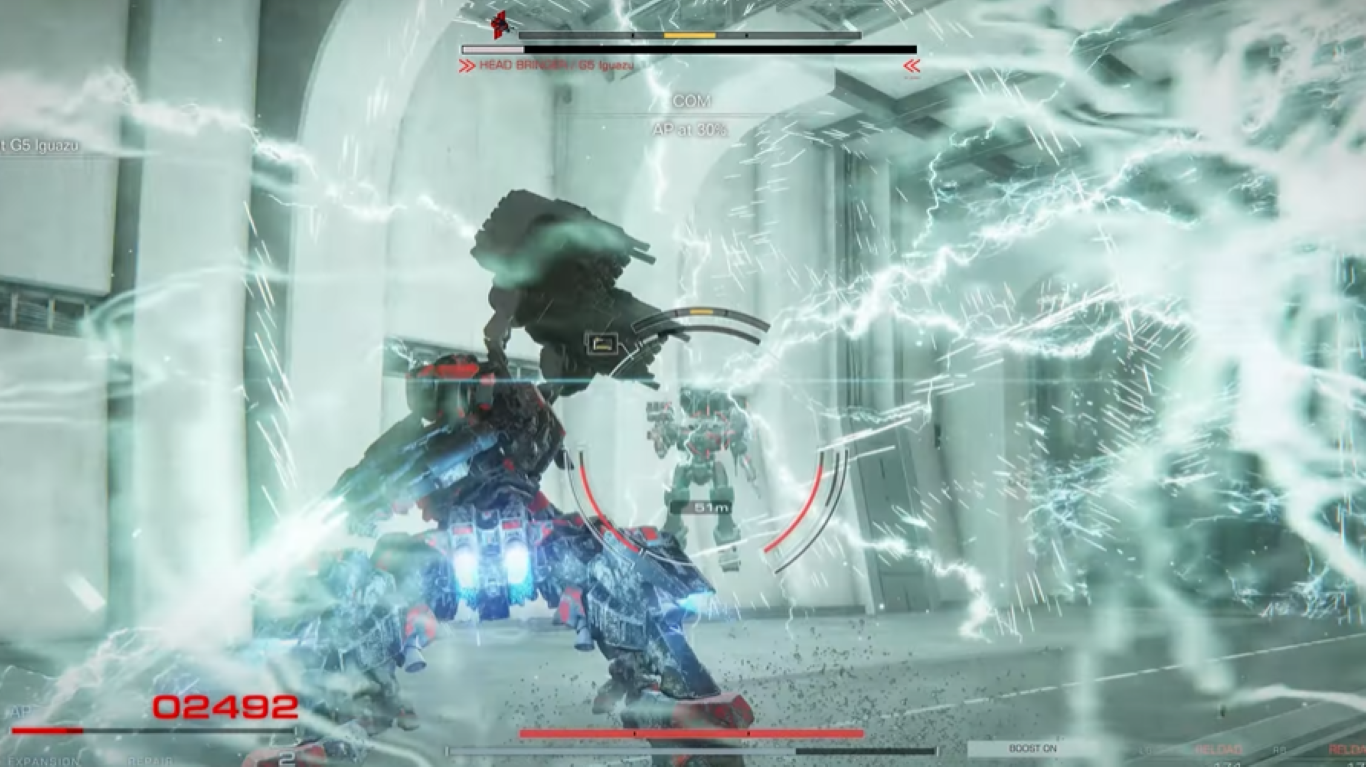Click the yellow segment of the boss health bar
This screenshot has height=767, width=1366.
pos(688,35)
